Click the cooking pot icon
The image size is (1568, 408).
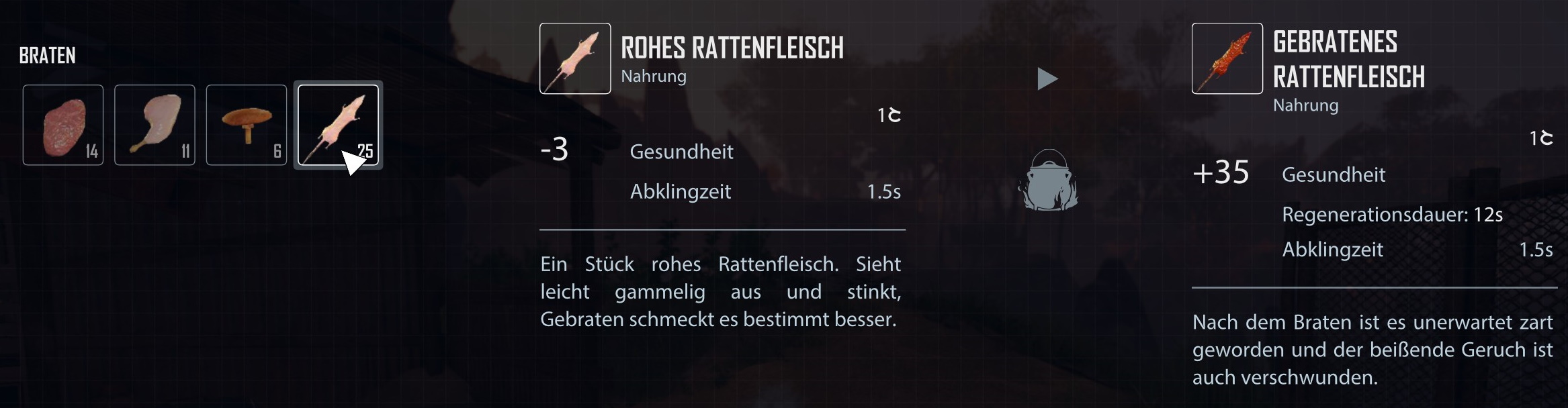[1048, 181]
